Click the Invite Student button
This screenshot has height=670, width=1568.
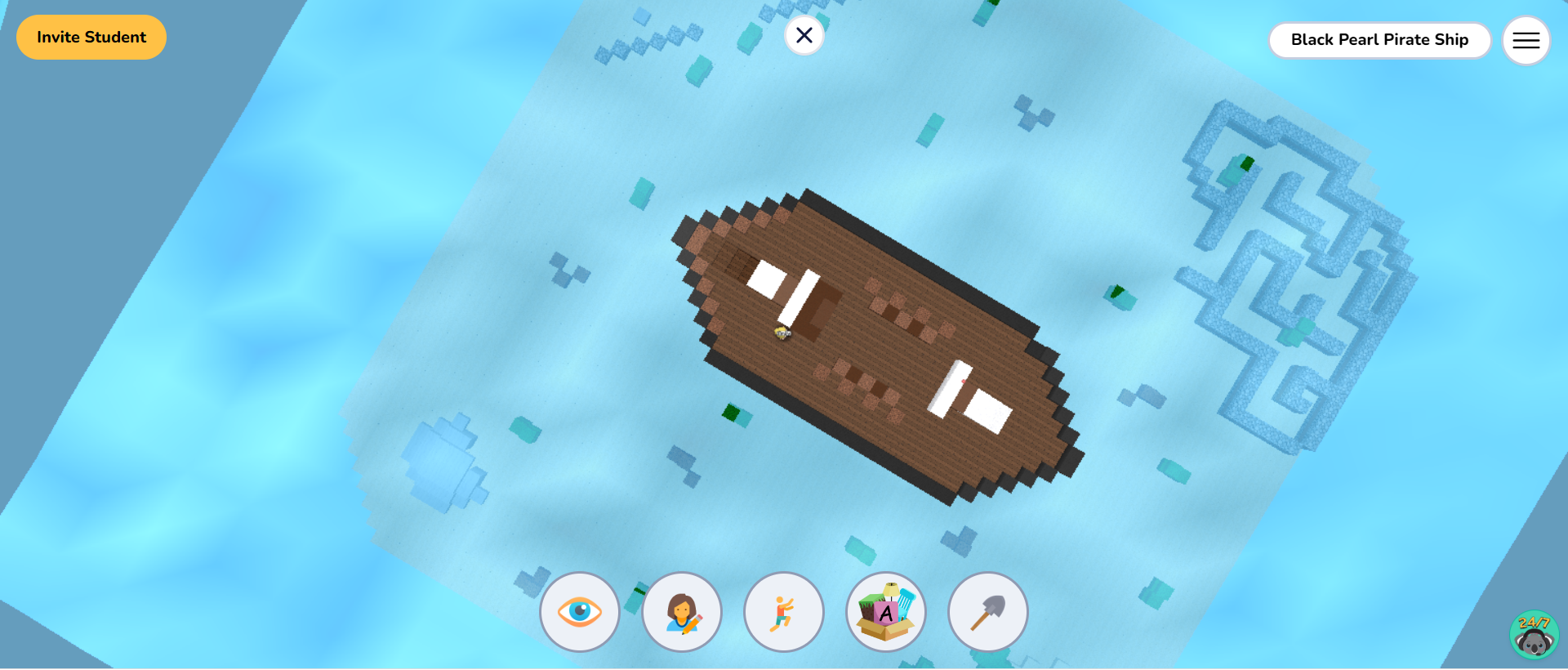pos(91,37)
